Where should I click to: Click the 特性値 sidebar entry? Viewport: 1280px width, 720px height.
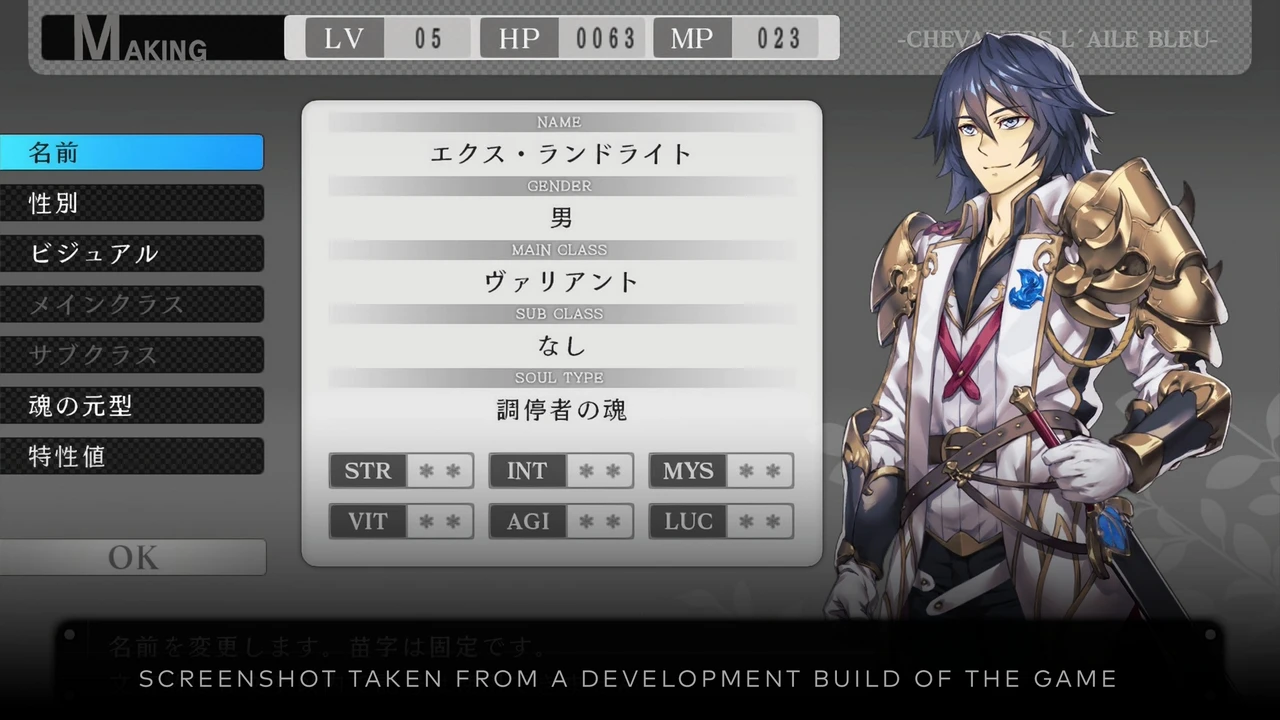pos(132,456)
